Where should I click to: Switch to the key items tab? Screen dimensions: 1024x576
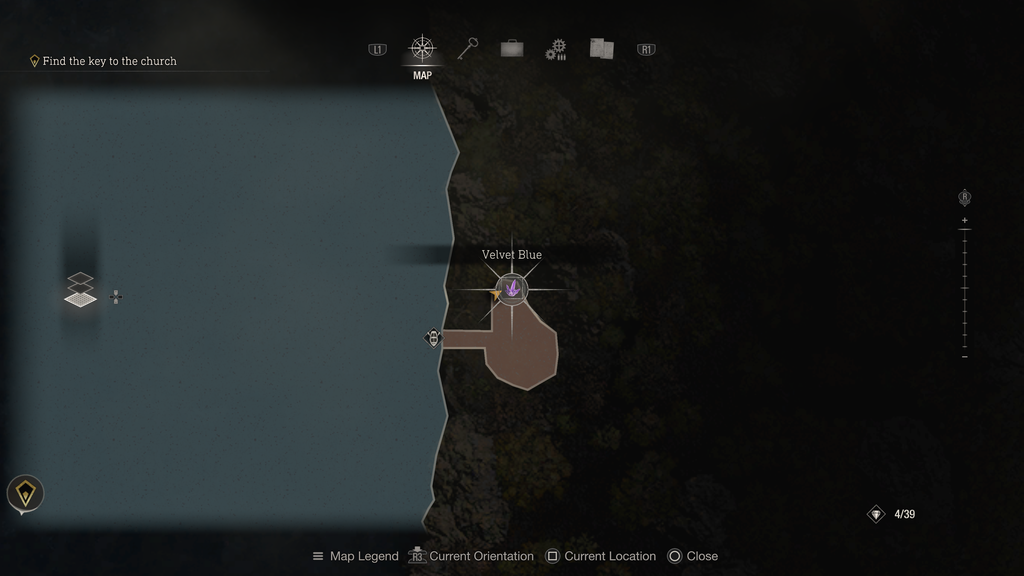coord(468,49)
